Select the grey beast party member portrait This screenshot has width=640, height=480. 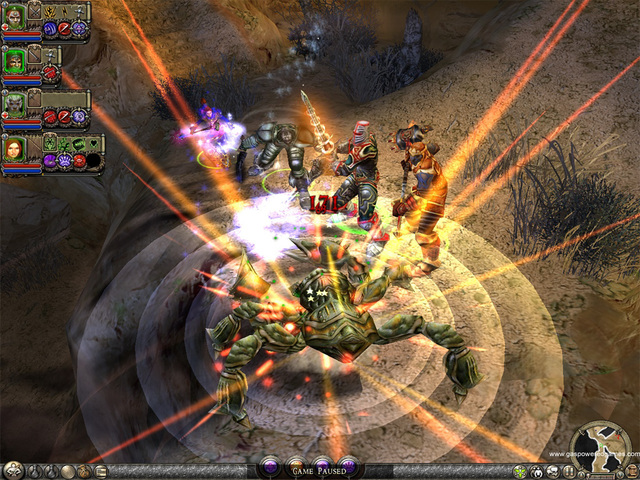click(x=15, y=106)
